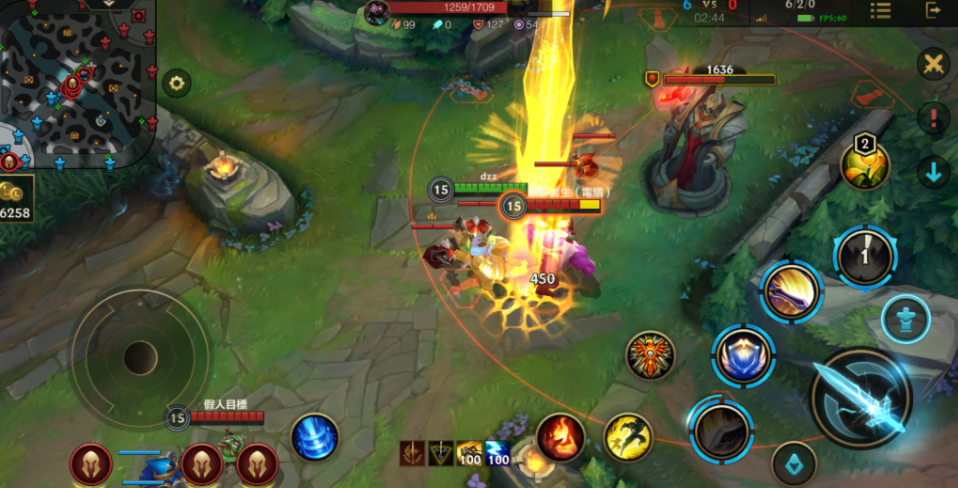Cast the blue winged shield ability
This screenshot has height=488, width=958.
click(x=742, y=355)
